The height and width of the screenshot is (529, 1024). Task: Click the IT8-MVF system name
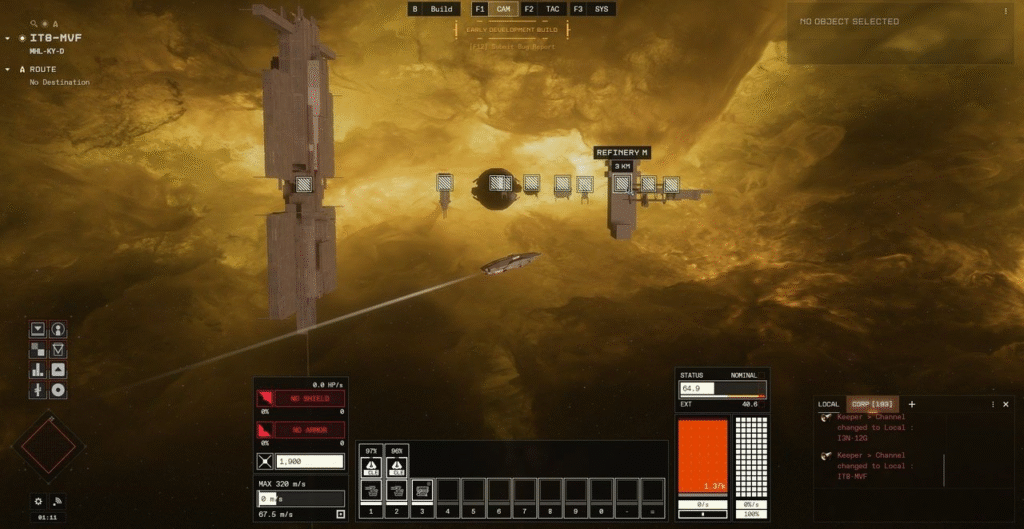click(x=55, y=38)
